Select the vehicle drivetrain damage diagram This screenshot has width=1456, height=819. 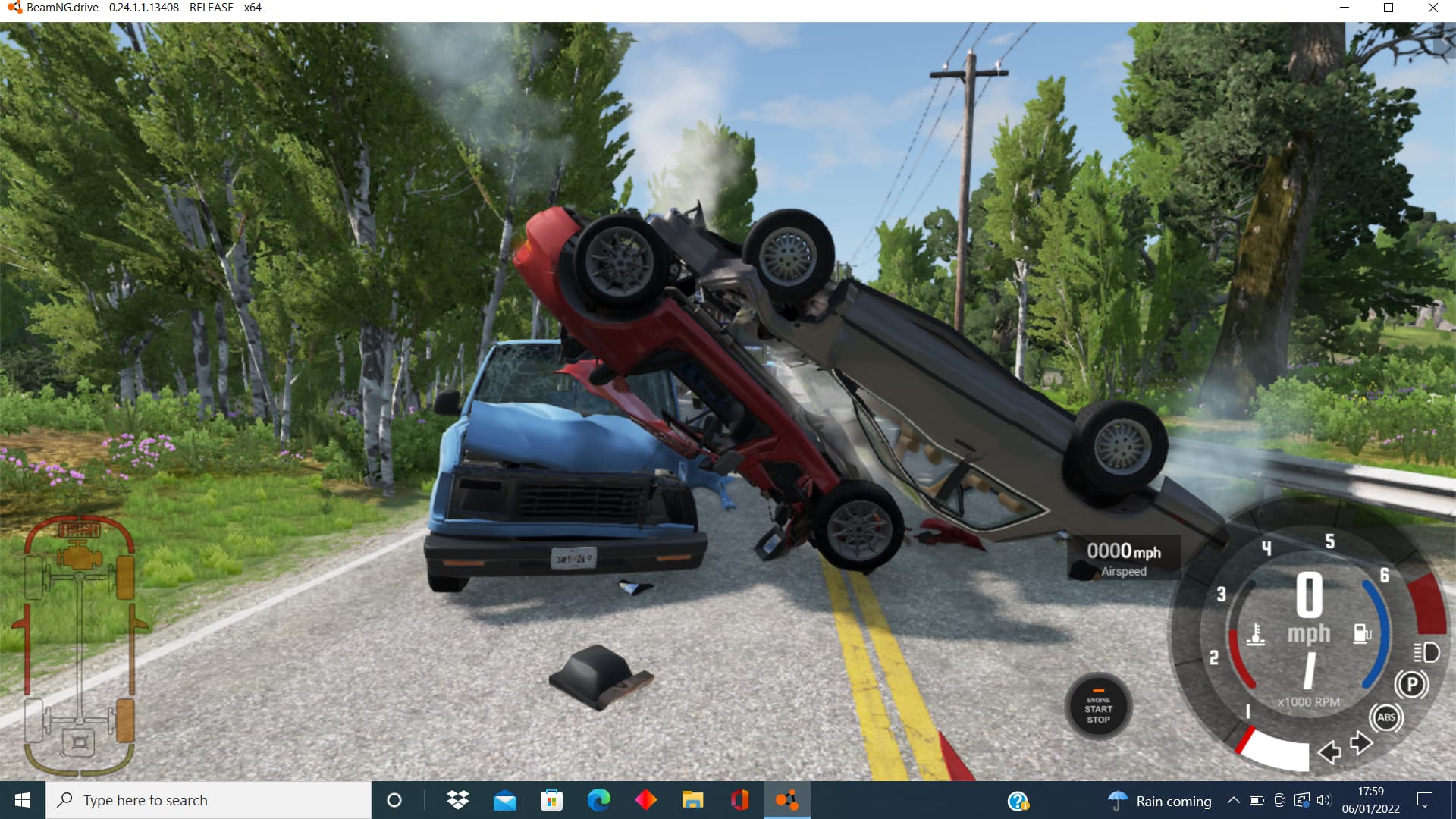click(80, 645)
